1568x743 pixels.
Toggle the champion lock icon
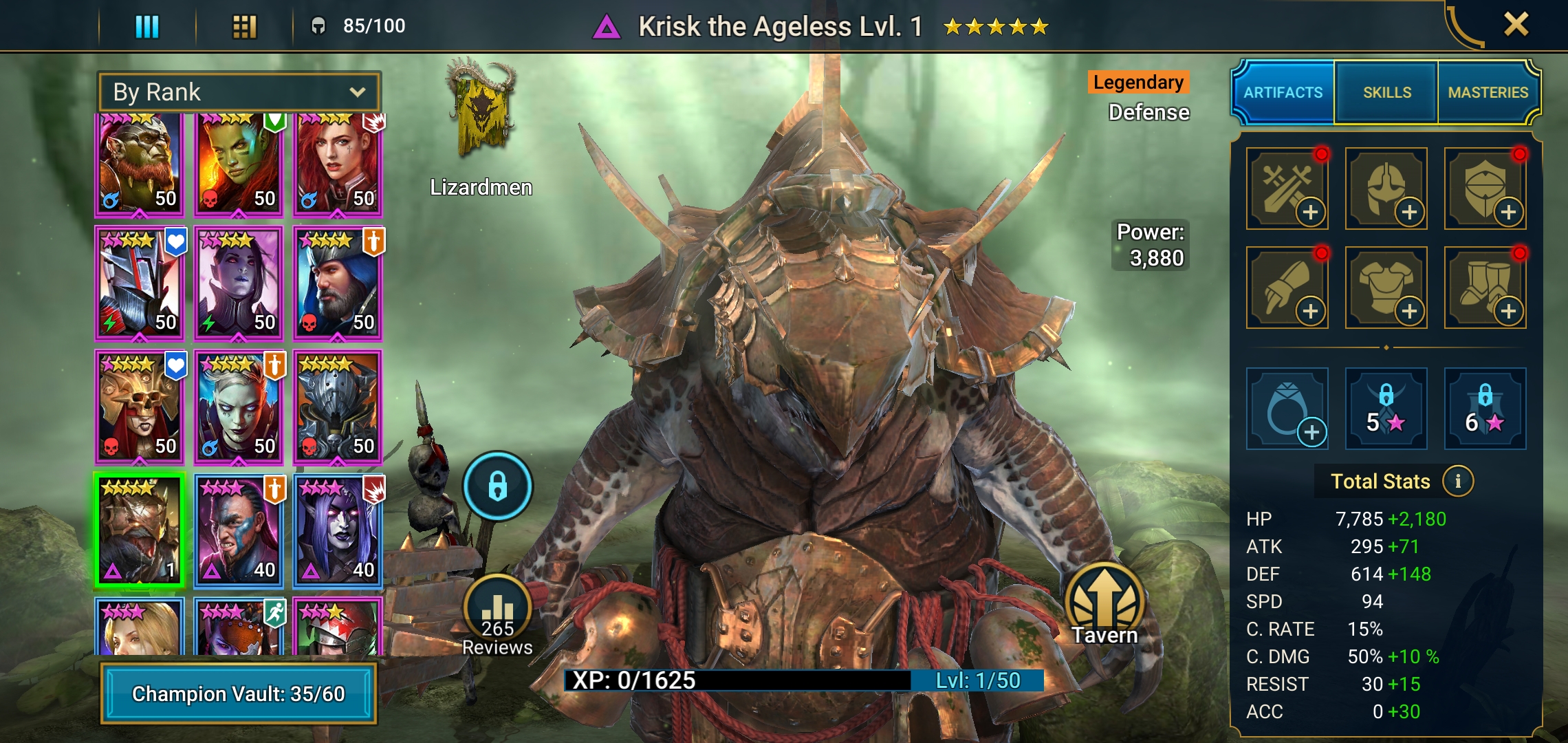[x=497, y=486]
